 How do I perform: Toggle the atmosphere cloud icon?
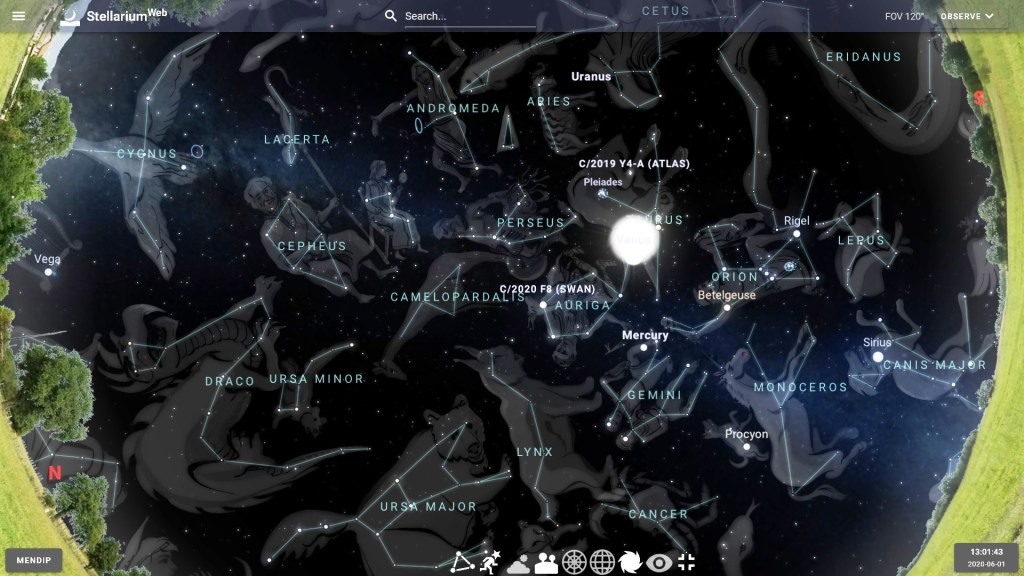click(518, 562)
